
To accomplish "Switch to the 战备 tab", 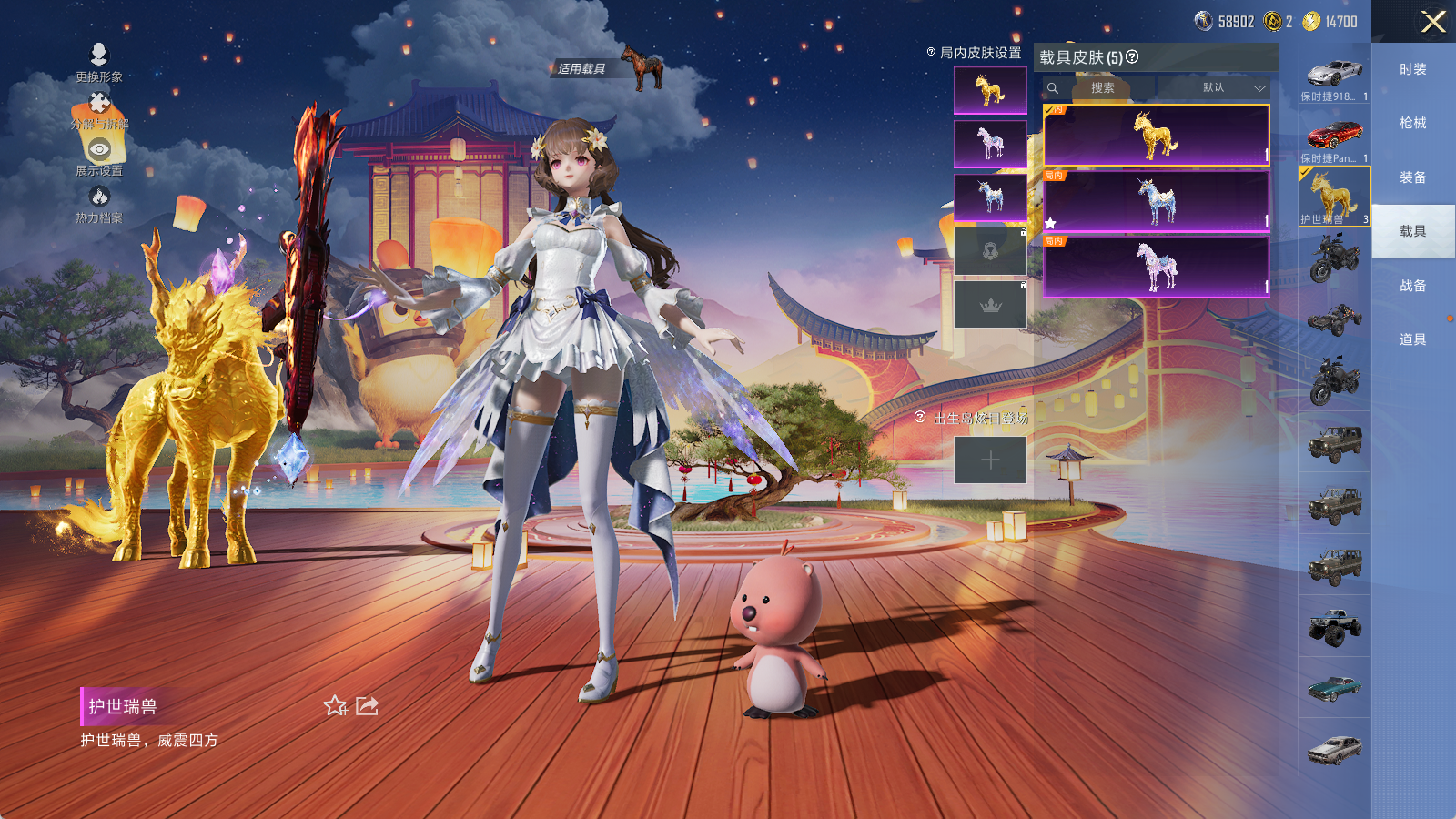I will pyautogui.click(x=1412, y=286).
